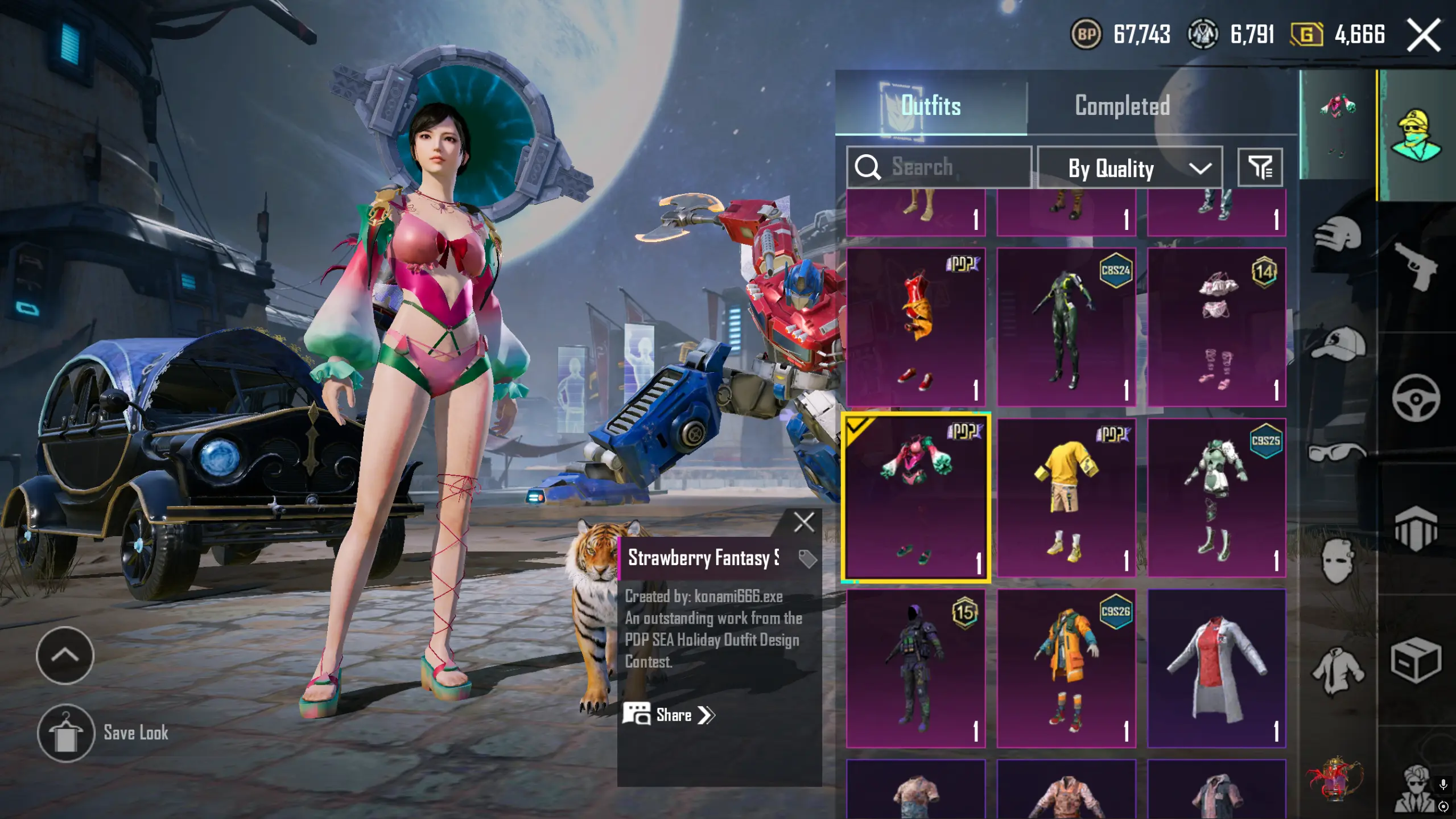Image resolution: width=1456 pixels, height=819 pixels.
Task: Select the Outfits tab
Action: 931,106
